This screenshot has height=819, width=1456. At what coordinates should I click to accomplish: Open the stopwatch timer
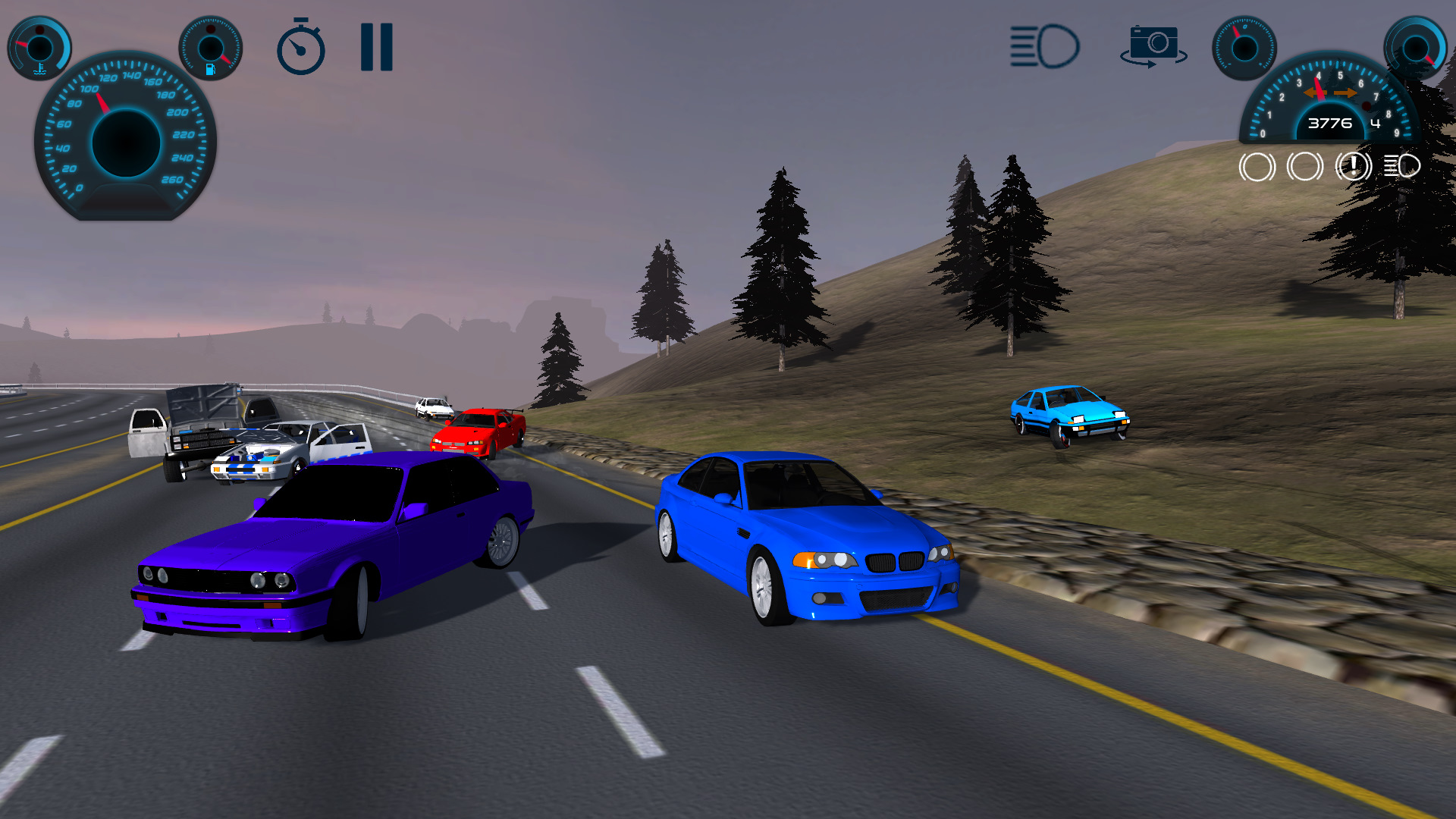[x=300, y=47]
